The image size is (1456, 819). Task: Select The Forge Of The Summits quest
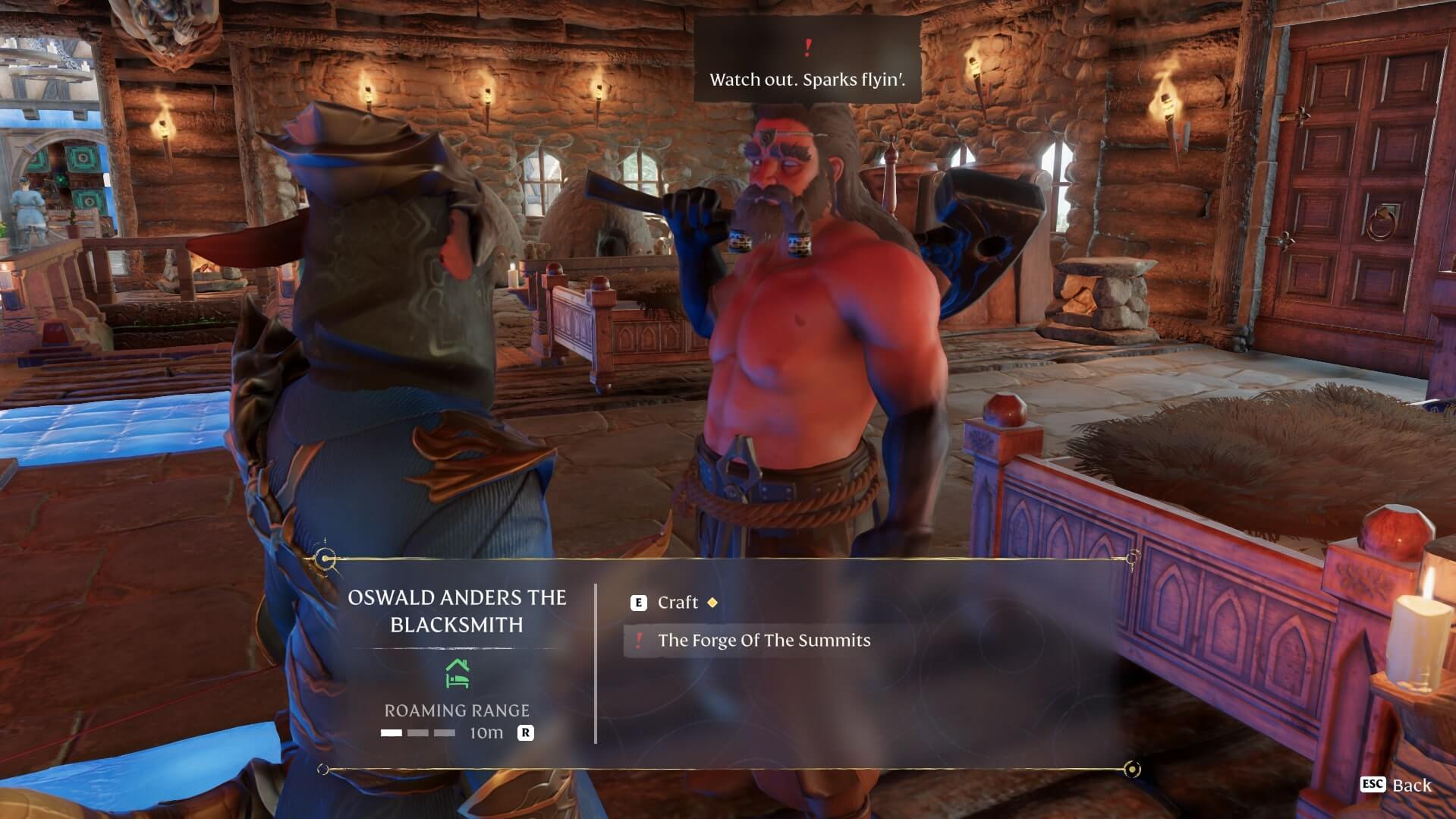[x=763, y=641]
